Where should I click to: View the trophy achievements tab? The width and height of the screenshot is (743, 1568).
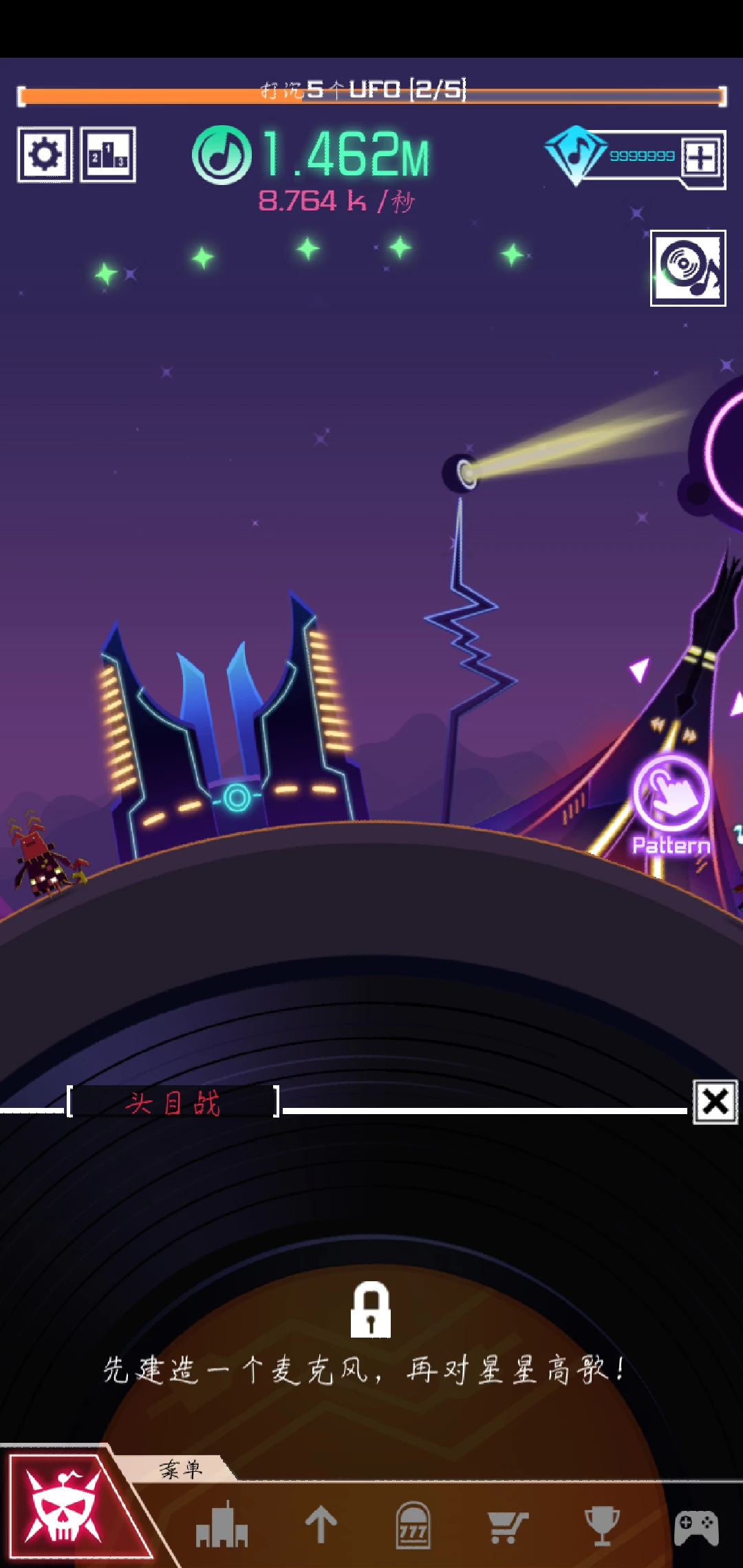click(602, 1525)
